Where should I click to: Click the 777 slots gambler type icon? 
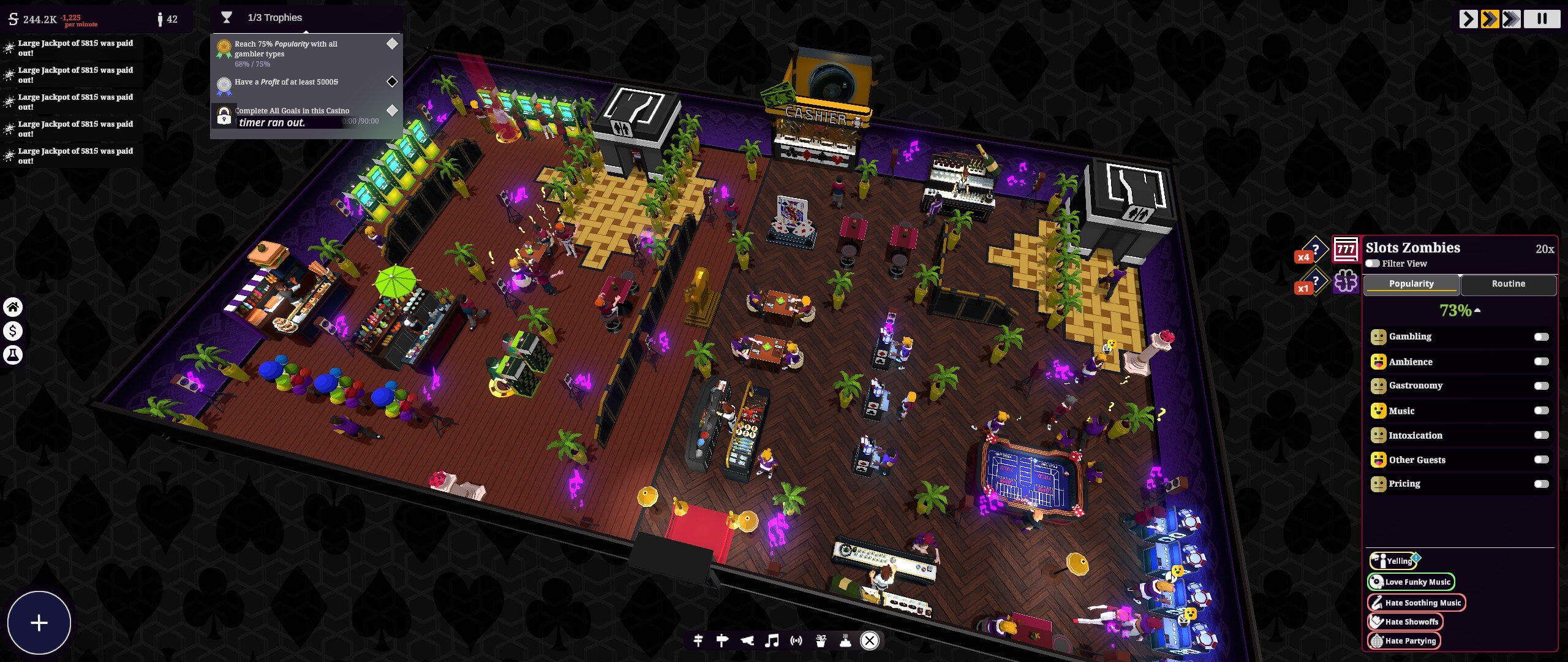pyautogui.click(x=1345, y=248)
